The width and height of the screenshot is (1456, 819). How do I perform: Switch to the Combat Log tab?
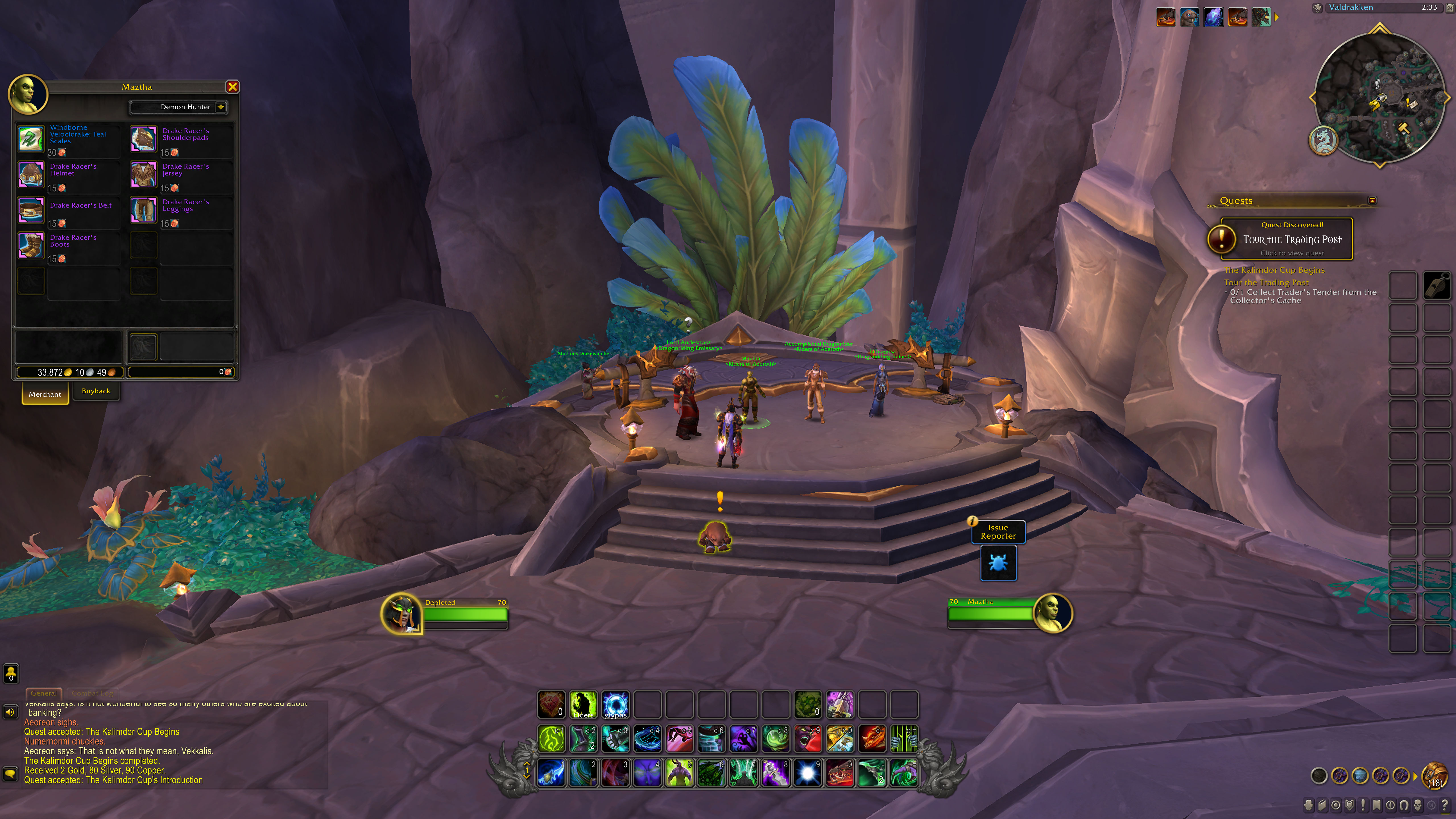tap(92, 693)
